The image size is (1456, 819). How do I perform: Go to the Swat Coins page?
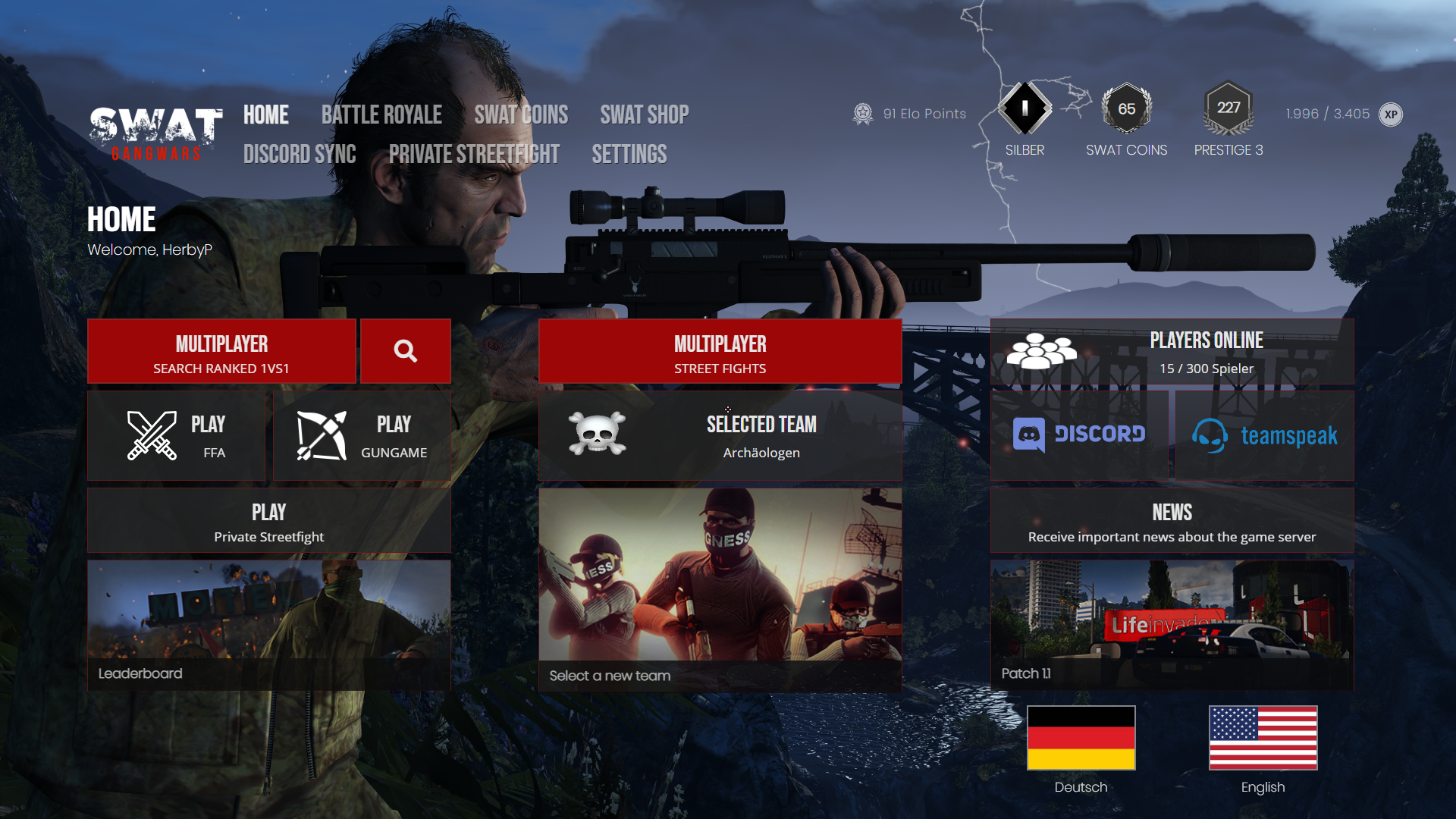(521, 115)
